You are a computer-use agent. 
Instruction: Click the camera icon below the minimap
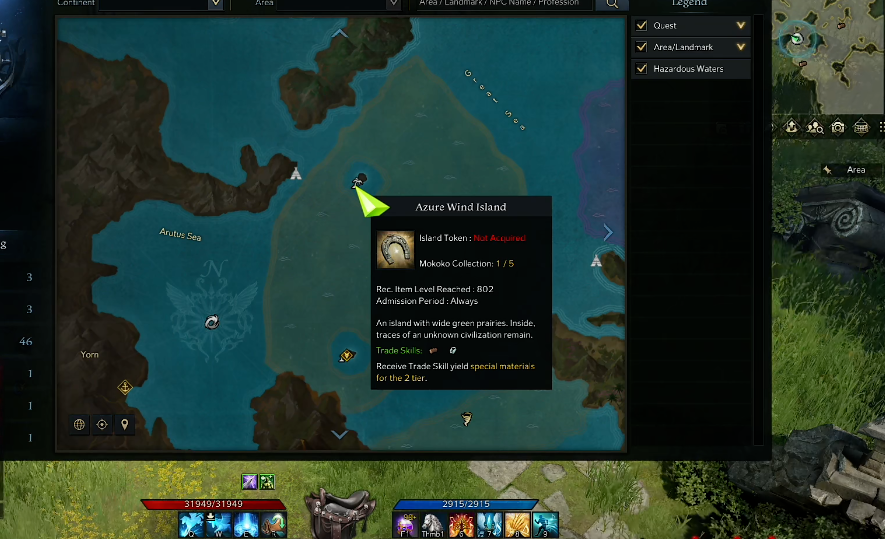click(838, 127)
